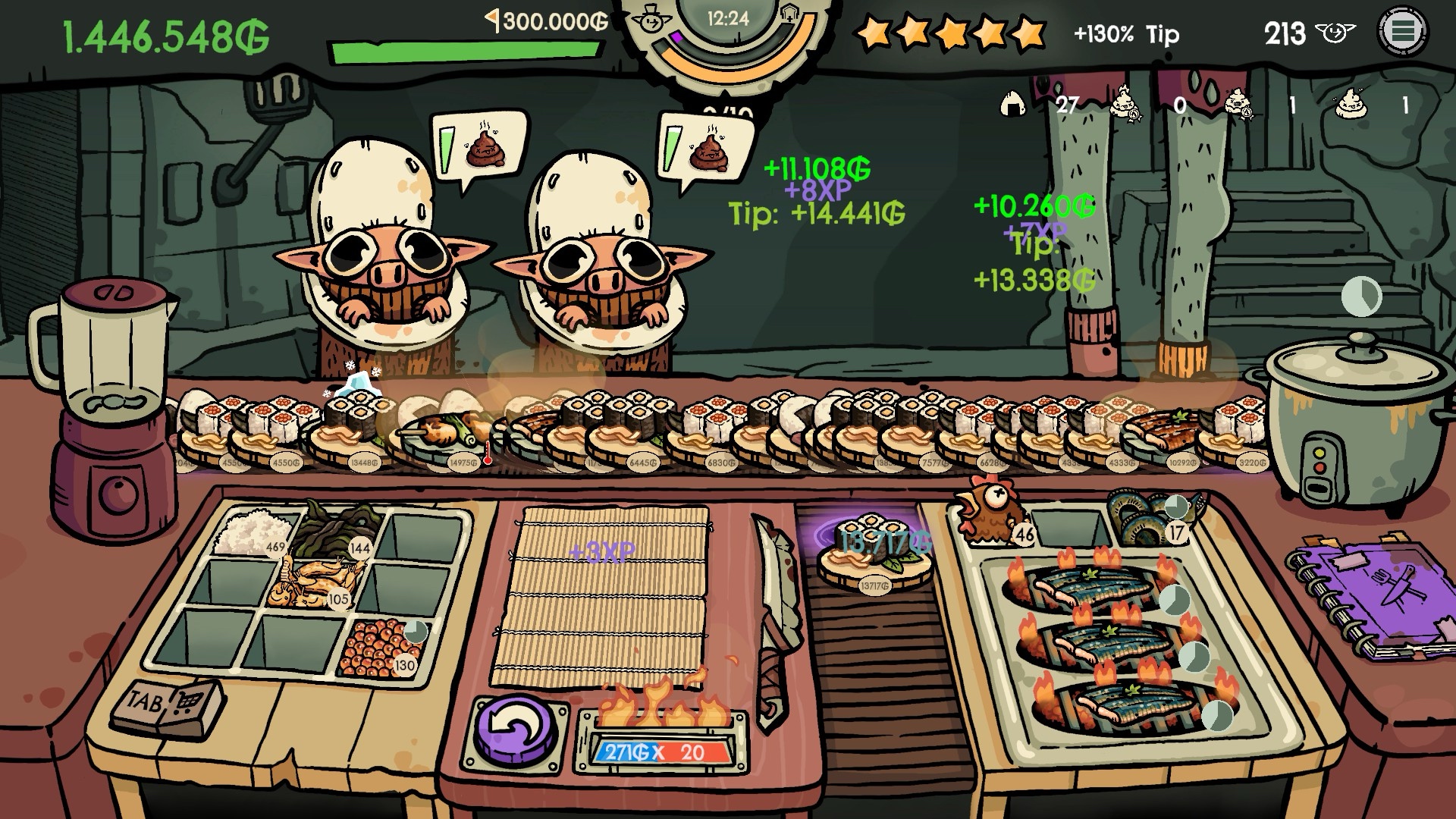Pick the seaweed ingredient slot

coord(336,530)
